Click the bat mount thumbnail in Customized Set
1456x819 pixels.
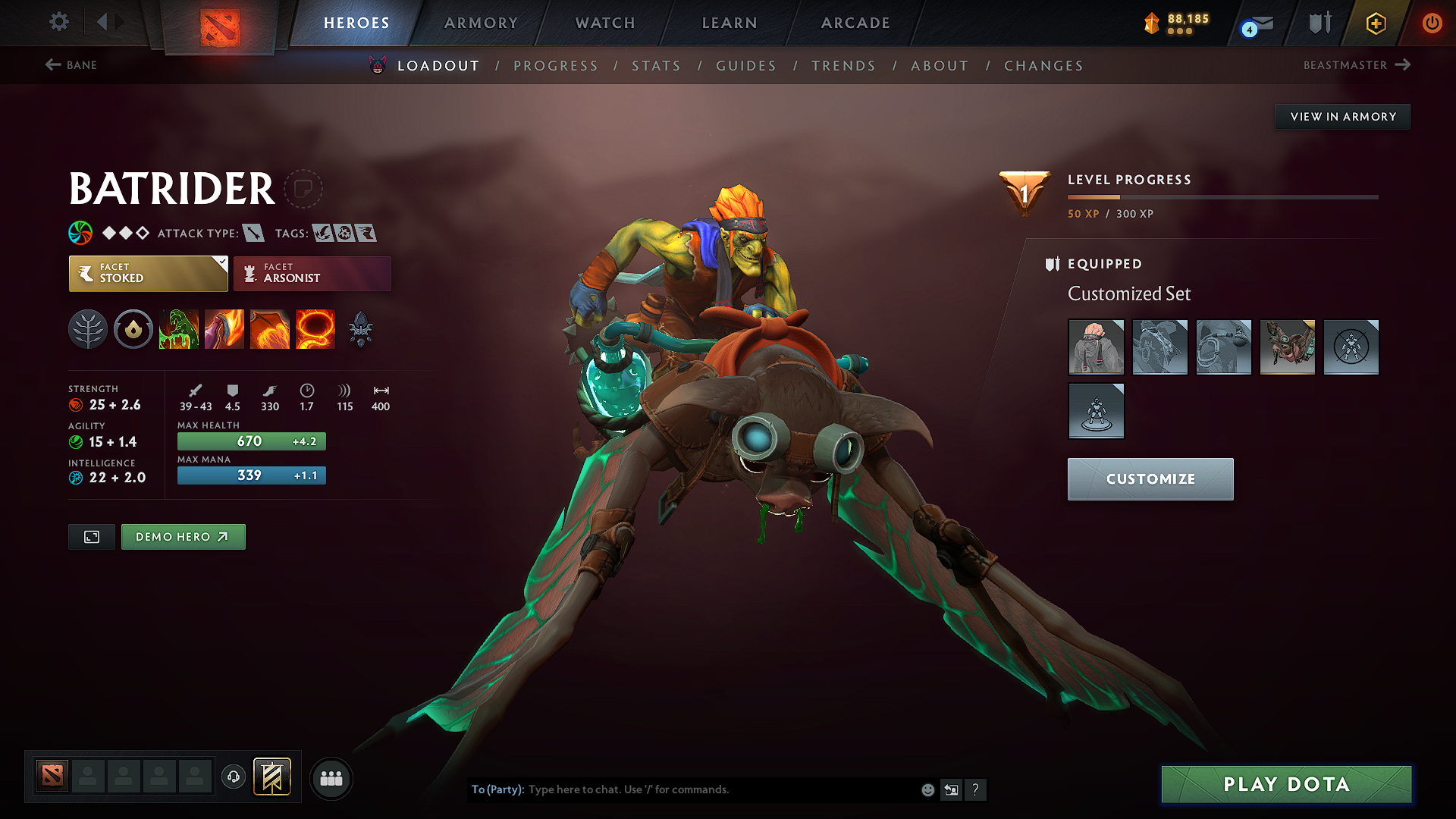pos(1287,347)
